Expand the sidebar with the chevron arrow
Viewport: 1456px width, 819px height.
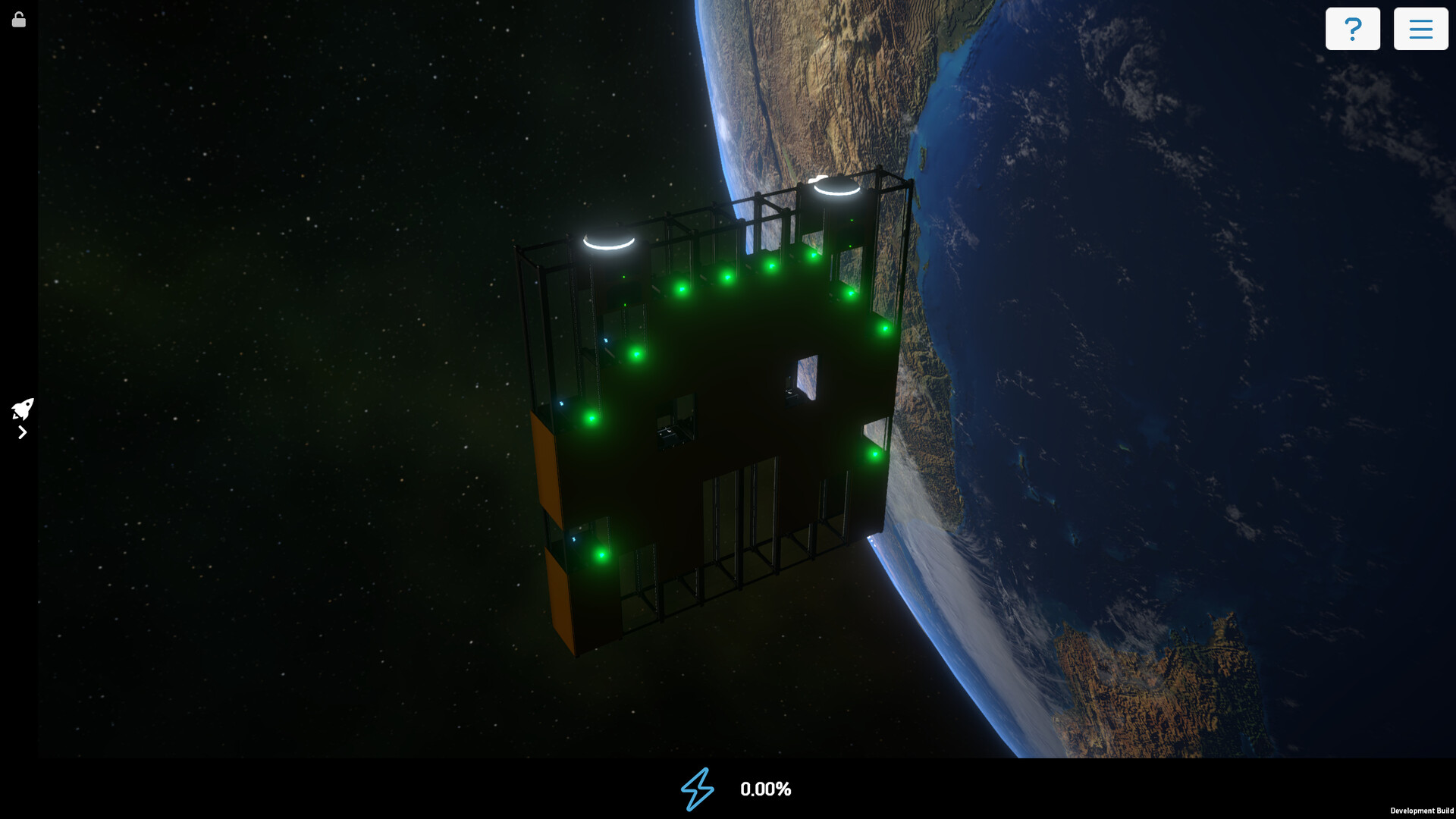pos(22,432)
